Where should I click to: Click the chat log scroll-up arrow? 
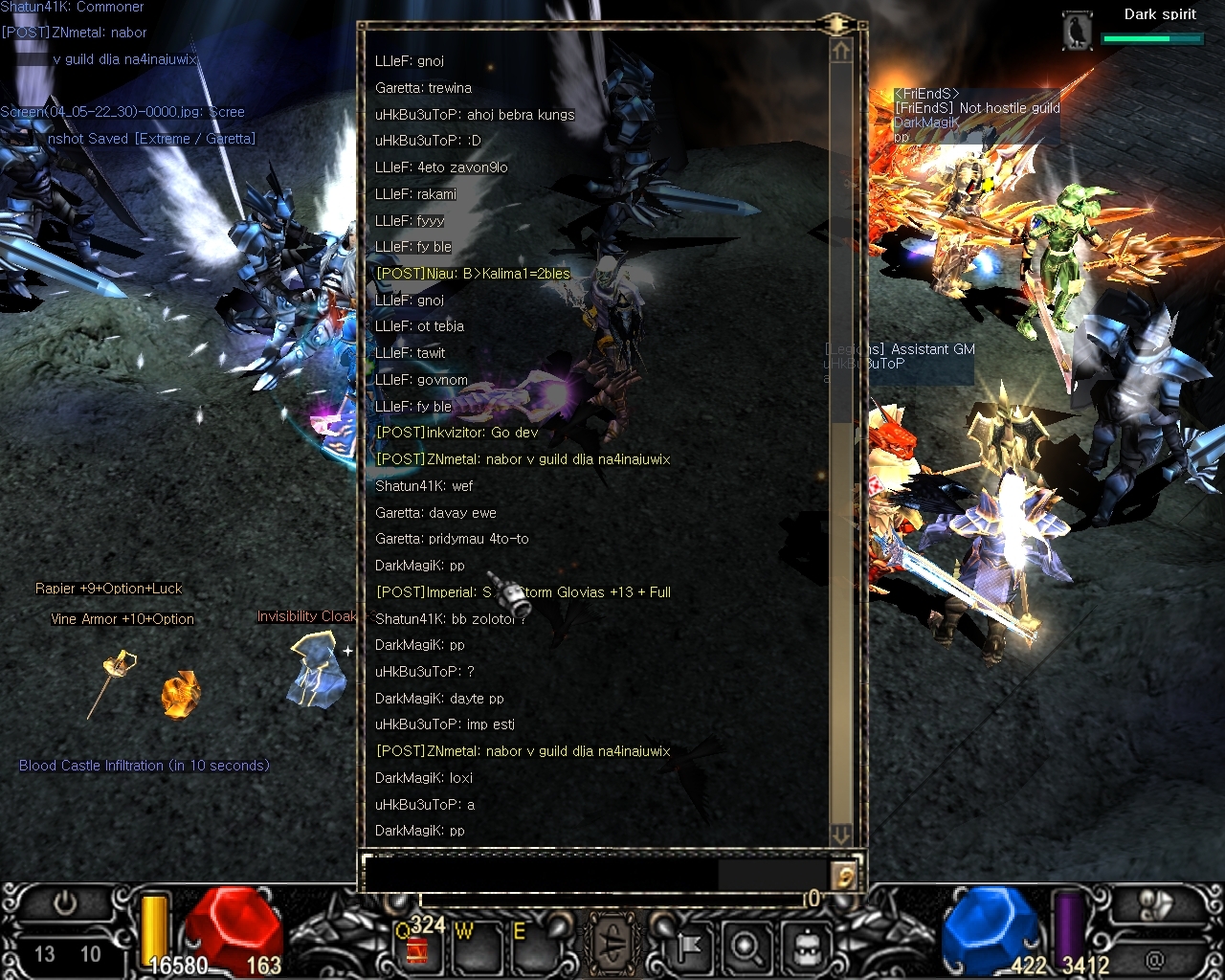coord(841,51)
